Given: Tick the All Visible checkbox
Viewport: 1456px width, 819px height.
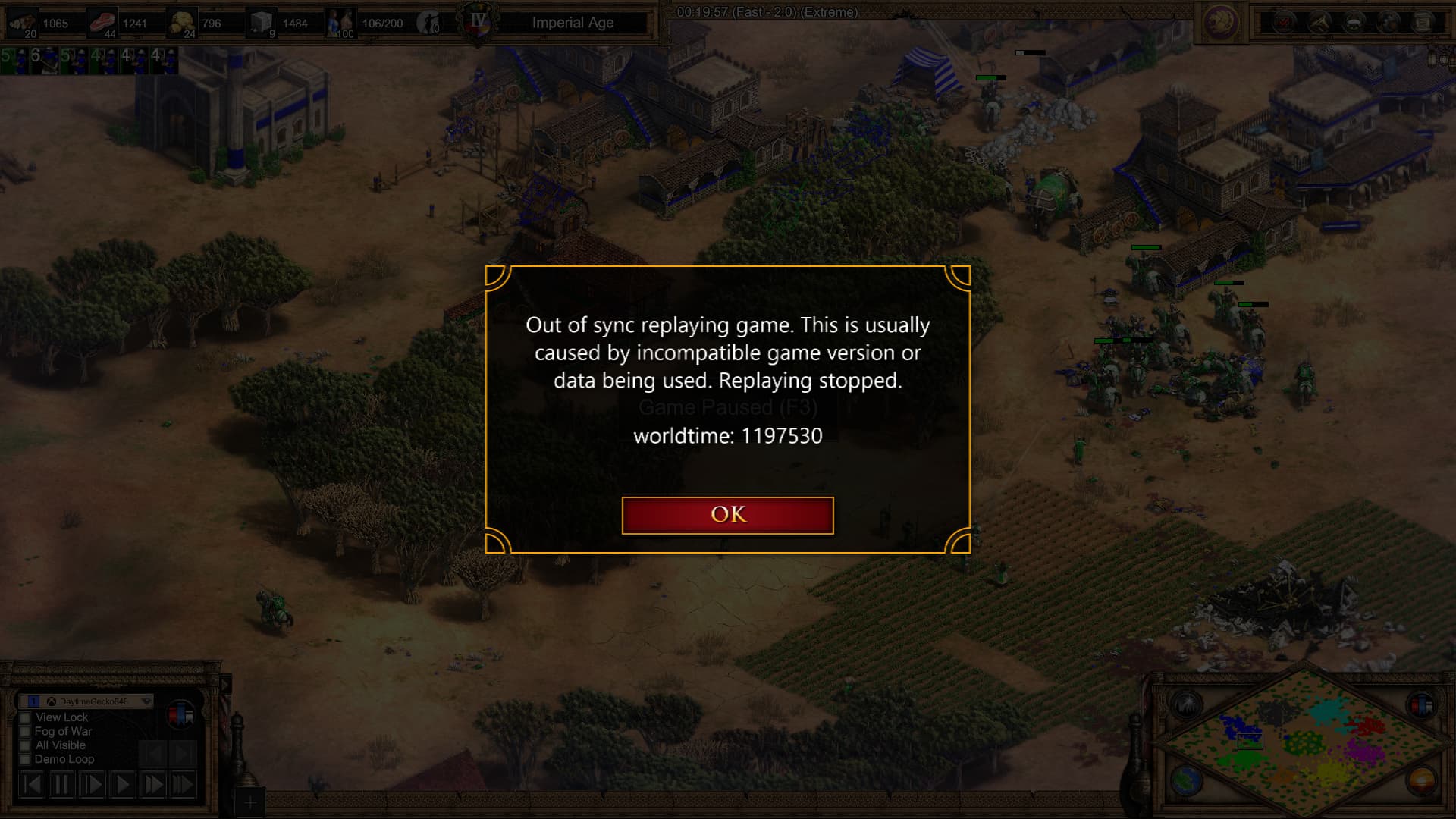Looking at the screenshot, I should pos(25,745).
